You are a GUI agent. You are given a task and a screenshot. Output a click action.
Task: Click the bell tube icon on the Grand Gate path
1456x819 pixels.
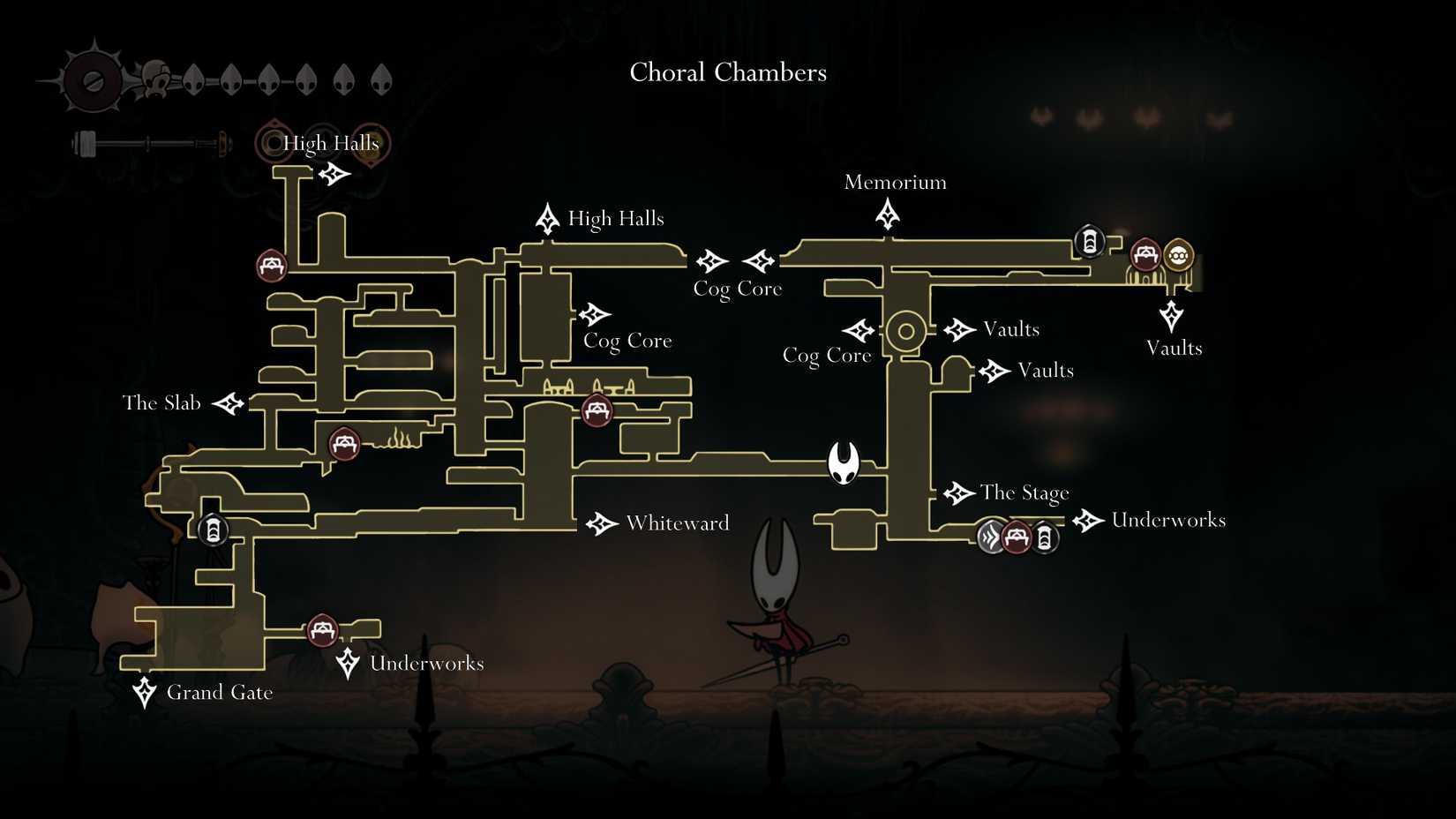click(212, 530)
